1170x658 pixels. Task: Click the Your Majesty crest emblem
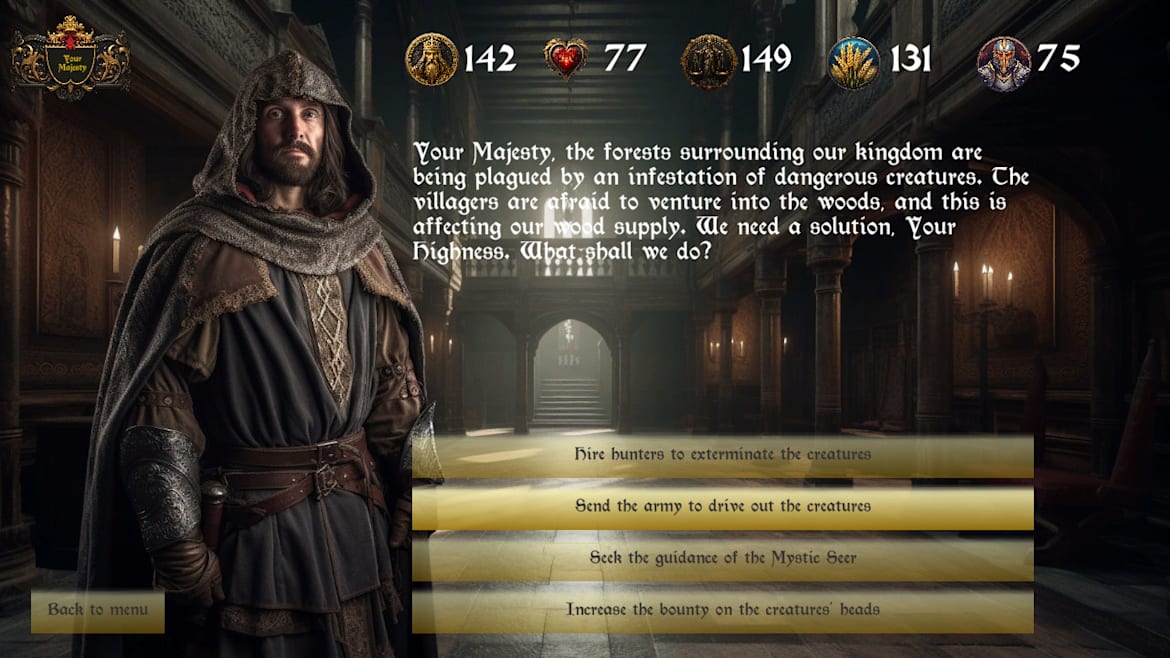pos(71,58)
